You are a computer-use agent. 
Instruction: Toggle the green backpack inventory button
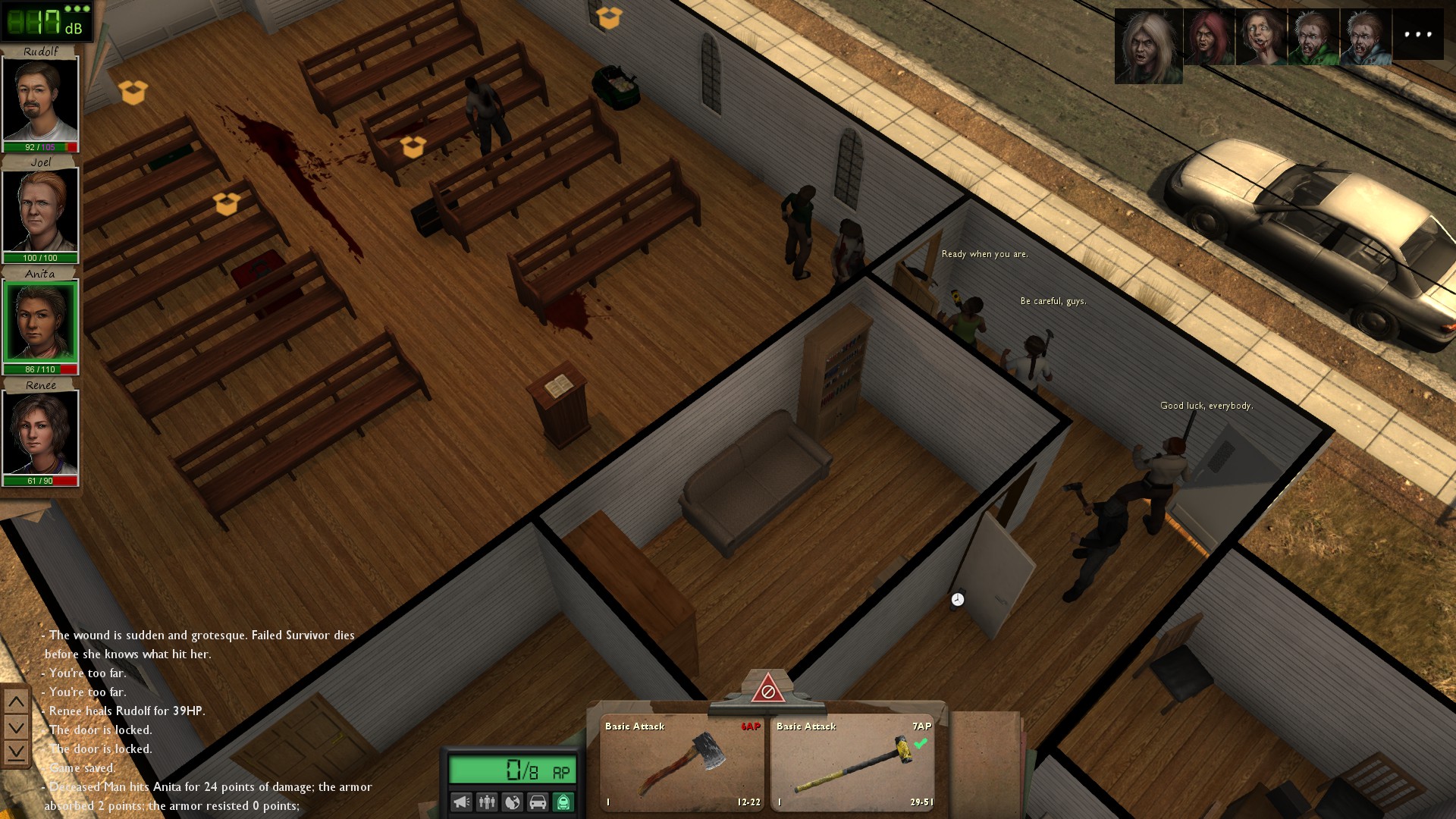[563, 802]
